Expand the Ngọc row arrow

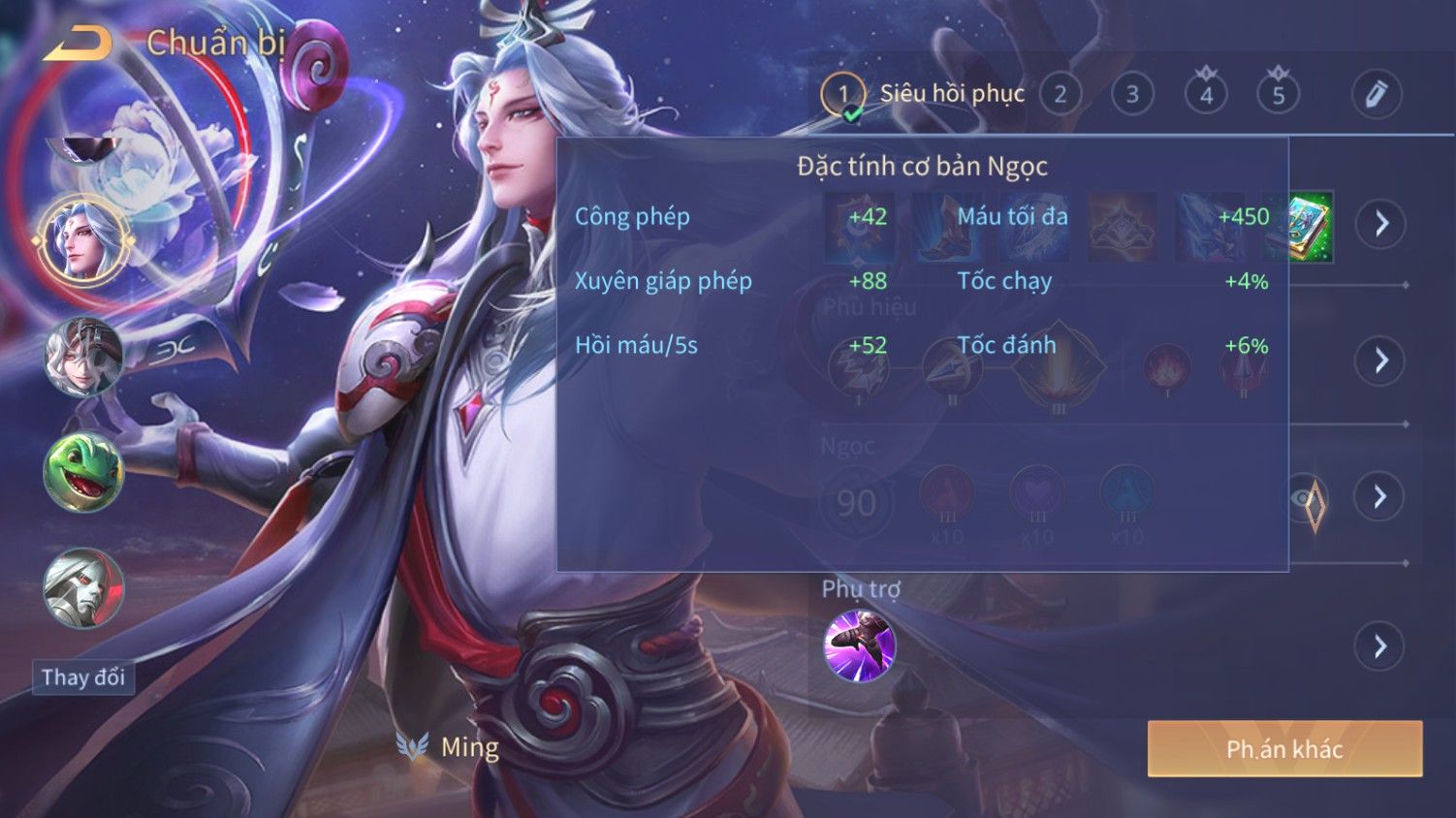[x=1381, y=497]
